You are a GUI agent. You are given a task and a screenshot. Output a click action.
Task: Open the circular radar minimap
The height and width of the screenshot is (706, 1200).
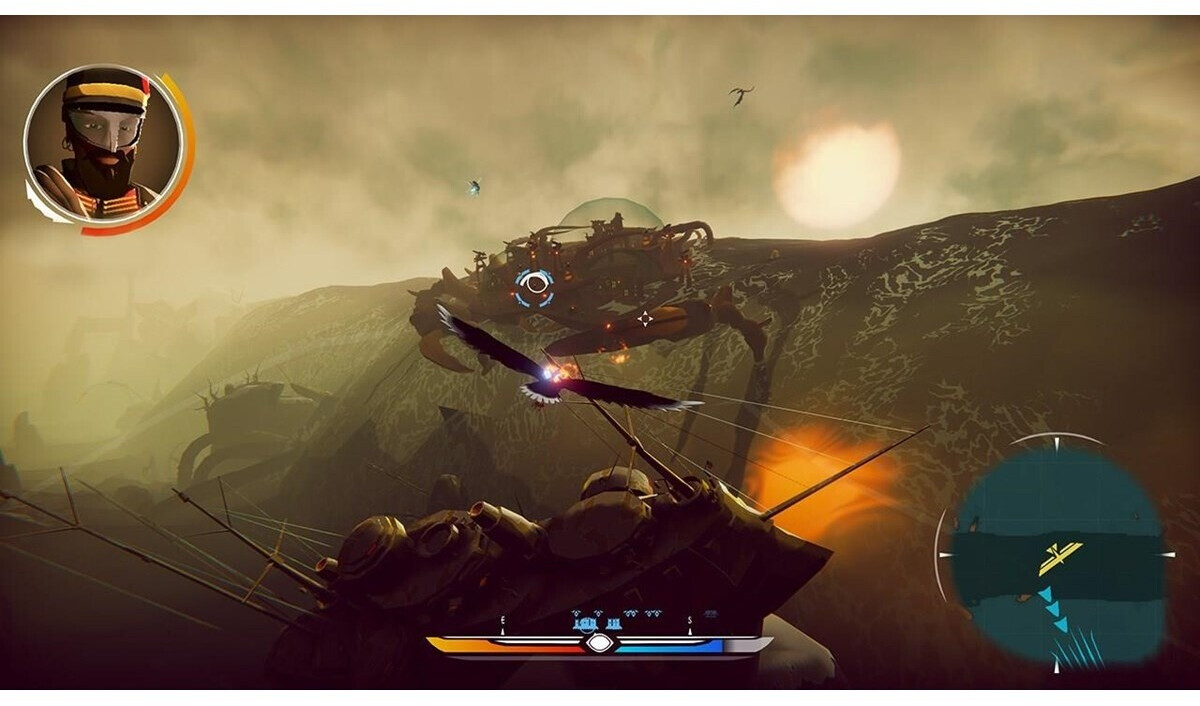point(1057,554)
